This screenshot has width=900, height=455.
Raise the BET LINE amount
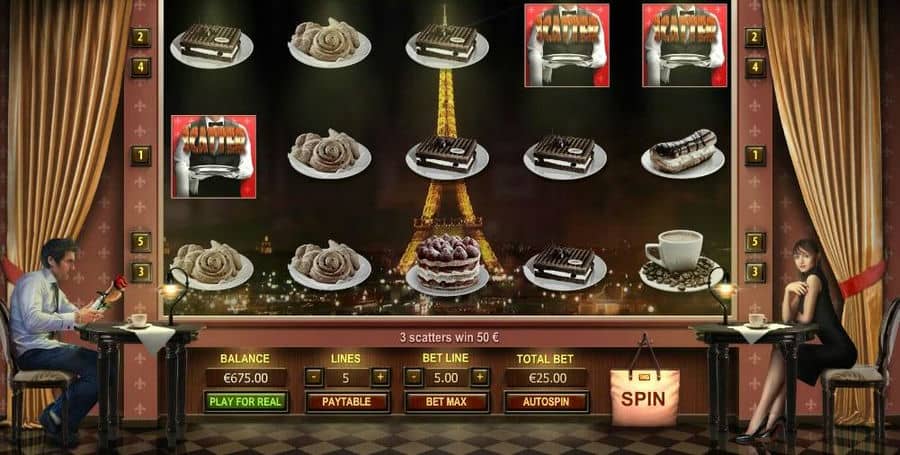[480, 377]
